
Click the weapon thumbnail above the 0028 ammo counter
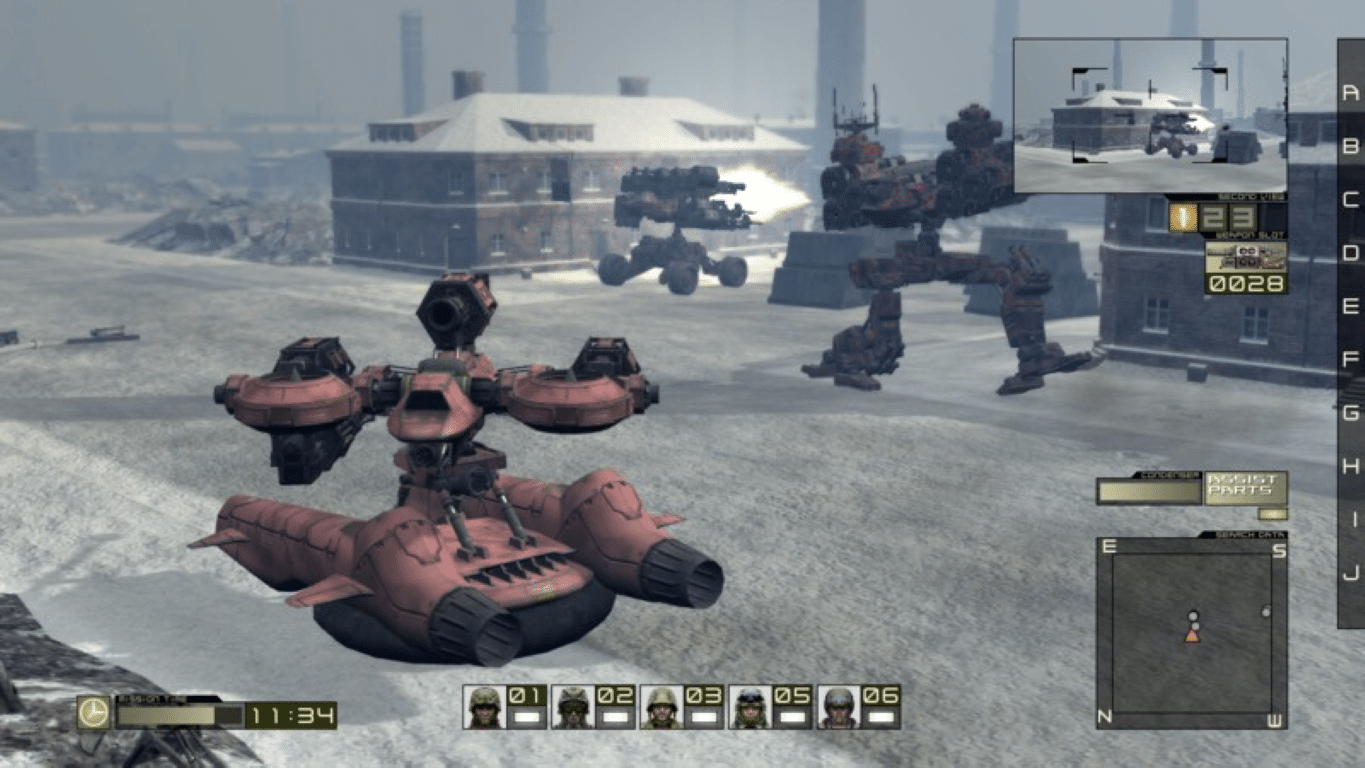(1245, 256)
